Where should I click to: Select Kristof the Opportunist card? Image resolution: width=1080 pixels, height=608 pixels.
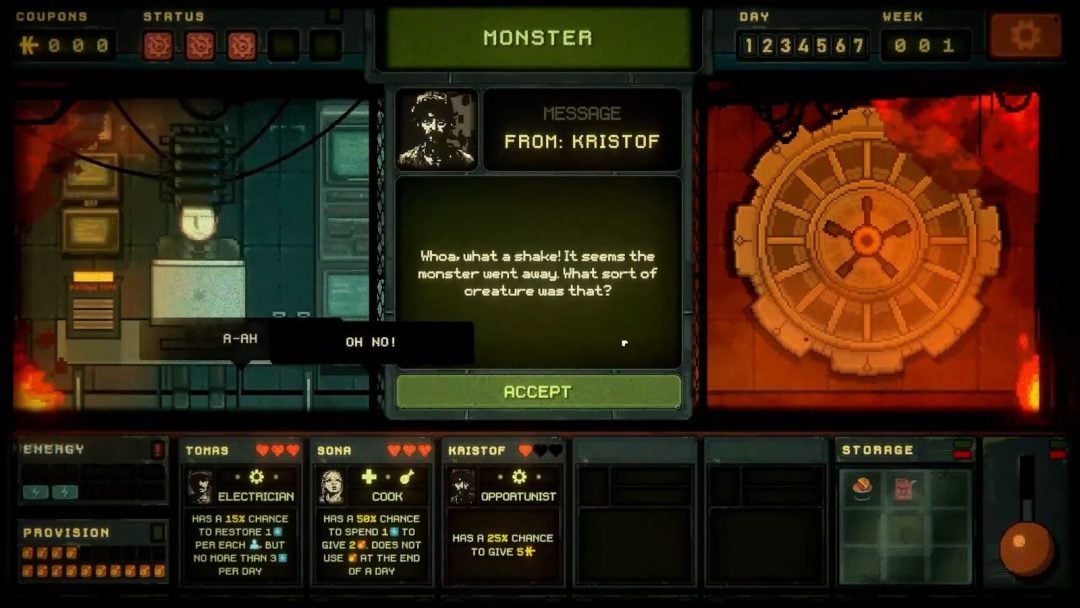coord(503,510)
